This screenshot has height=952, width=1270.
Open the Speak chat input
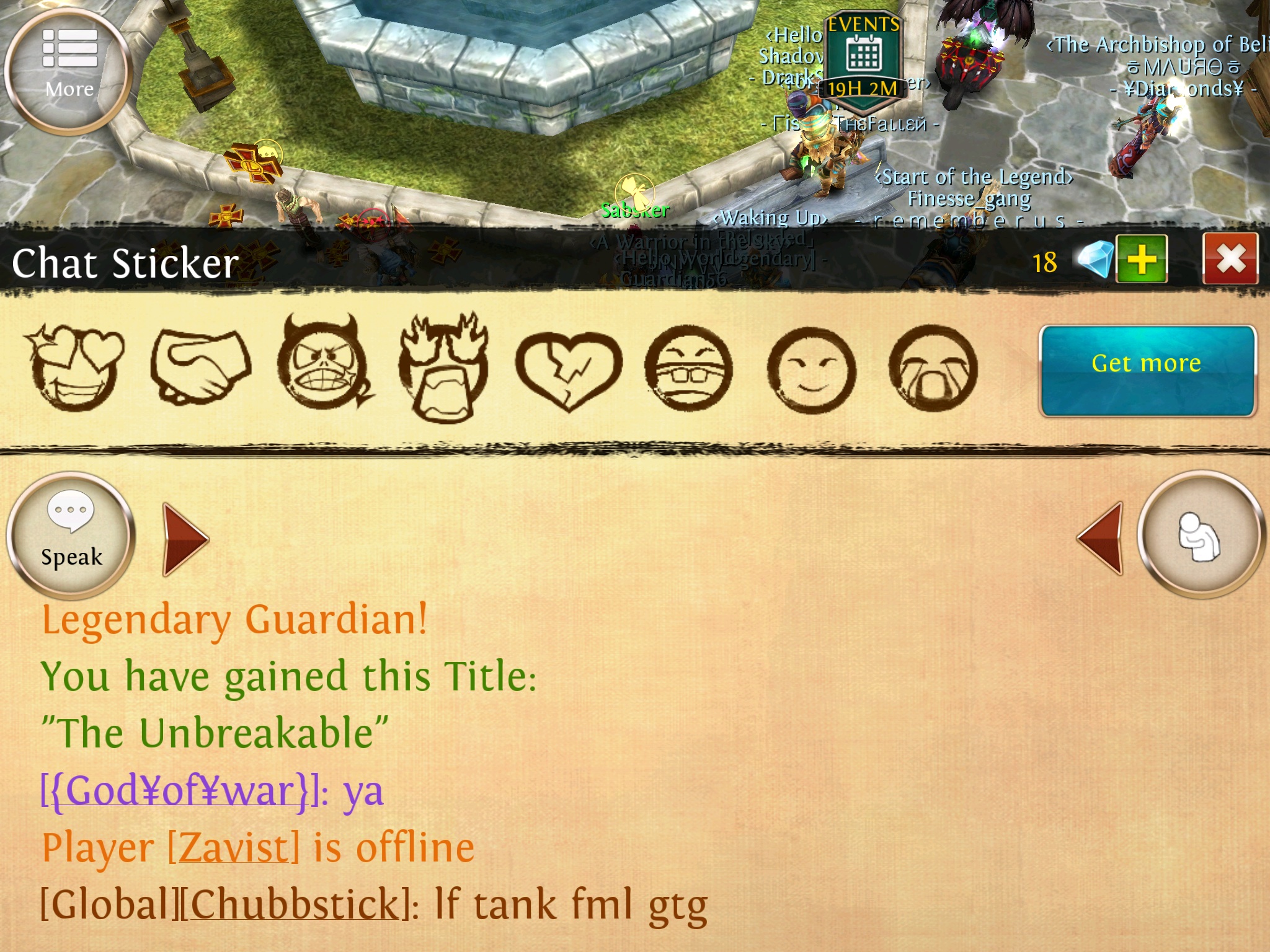pyautogui.click(x=71, y=534)
